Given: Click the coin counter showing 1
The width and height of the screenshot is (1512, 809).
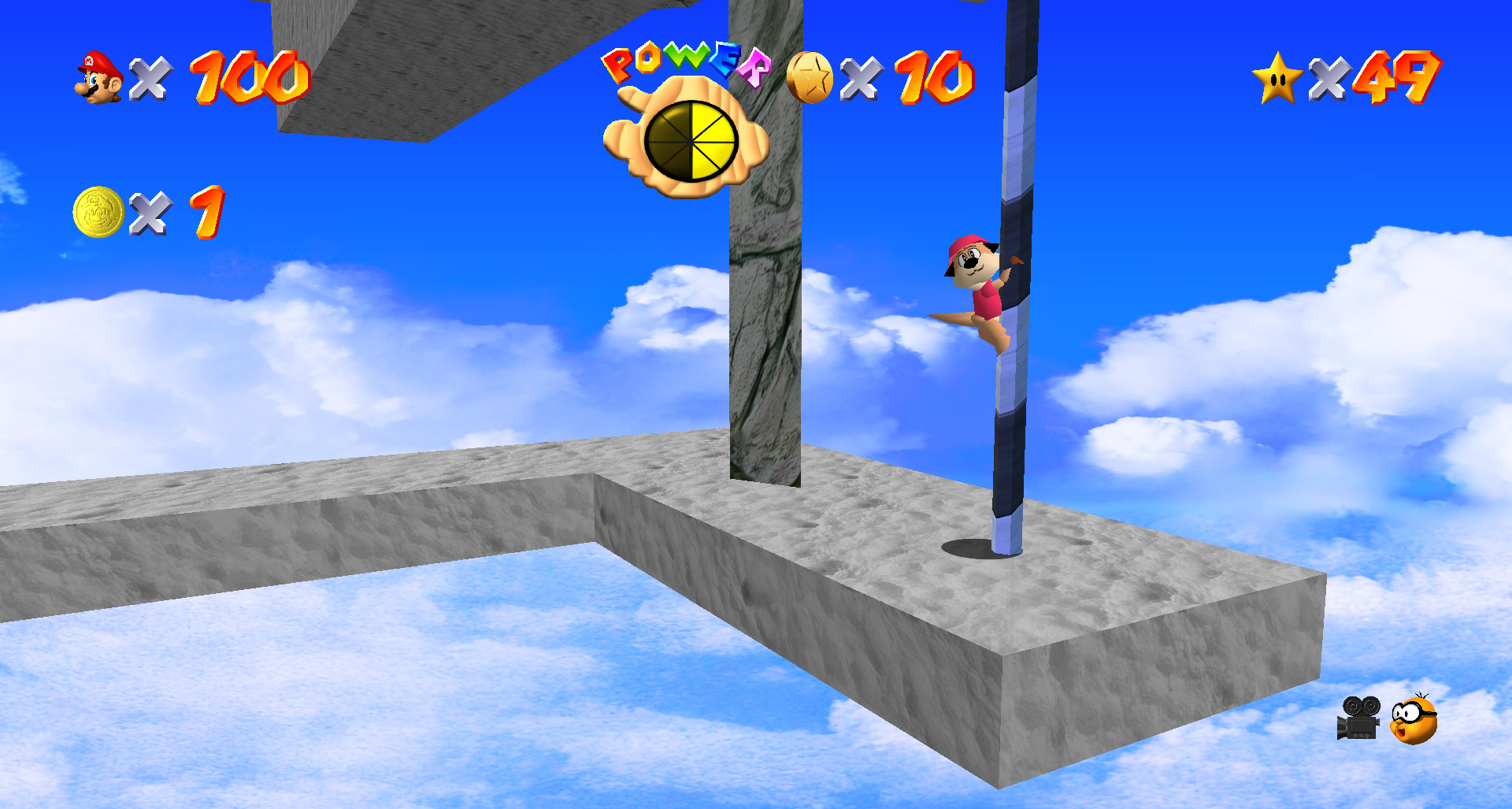Looking at the screenshot, I should (204, 213).
